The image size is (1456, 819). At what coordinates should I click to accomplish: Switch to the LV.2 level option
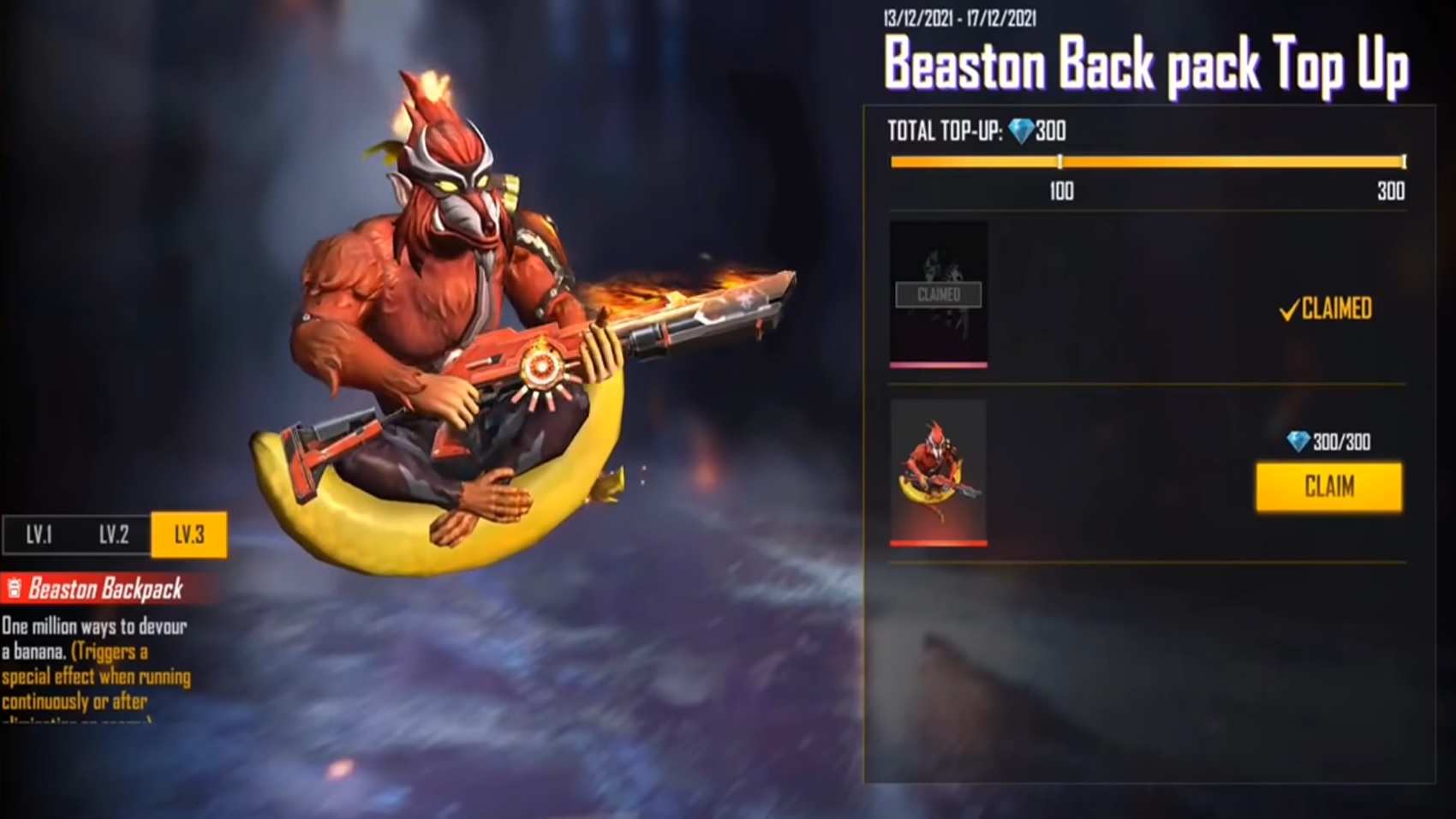click(x=113, y=535)
